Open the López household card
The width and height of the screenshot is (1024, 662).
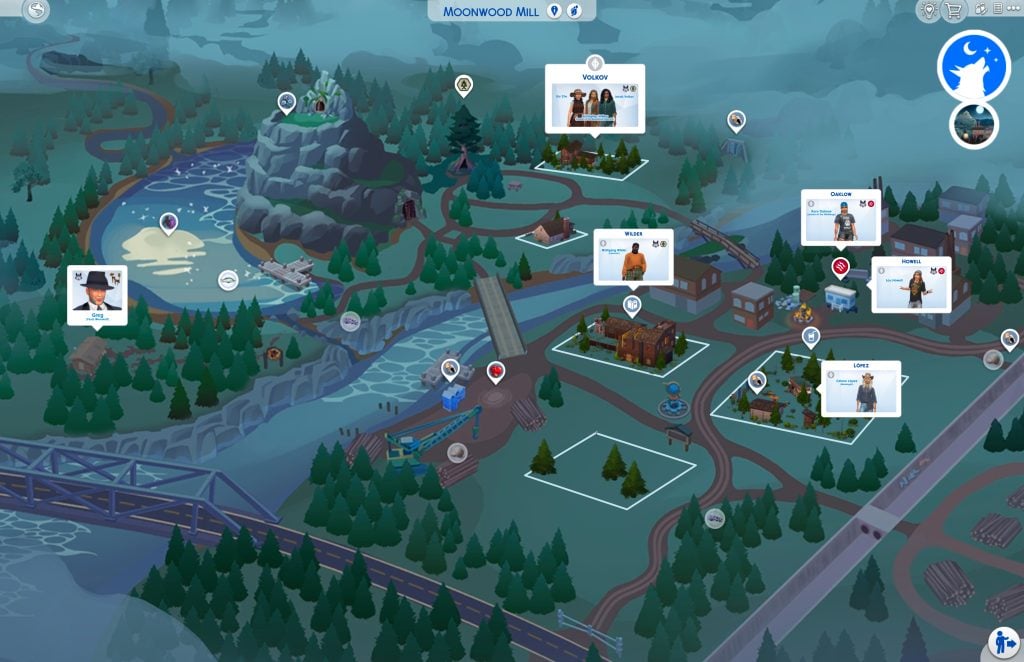click(x=860, y=388)
